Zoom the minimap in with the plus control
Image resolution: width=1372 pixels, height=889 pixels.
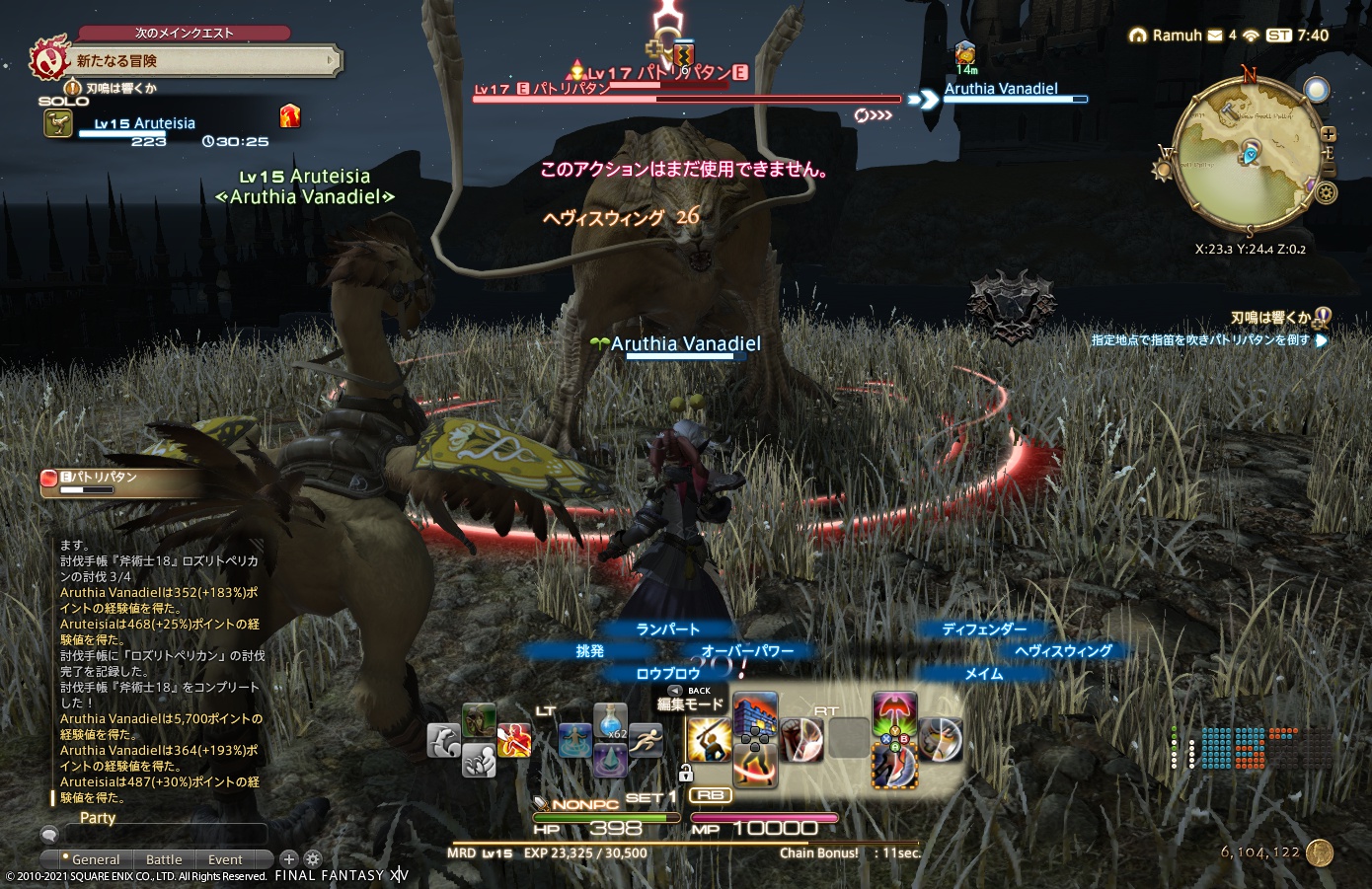point(1329,134)
